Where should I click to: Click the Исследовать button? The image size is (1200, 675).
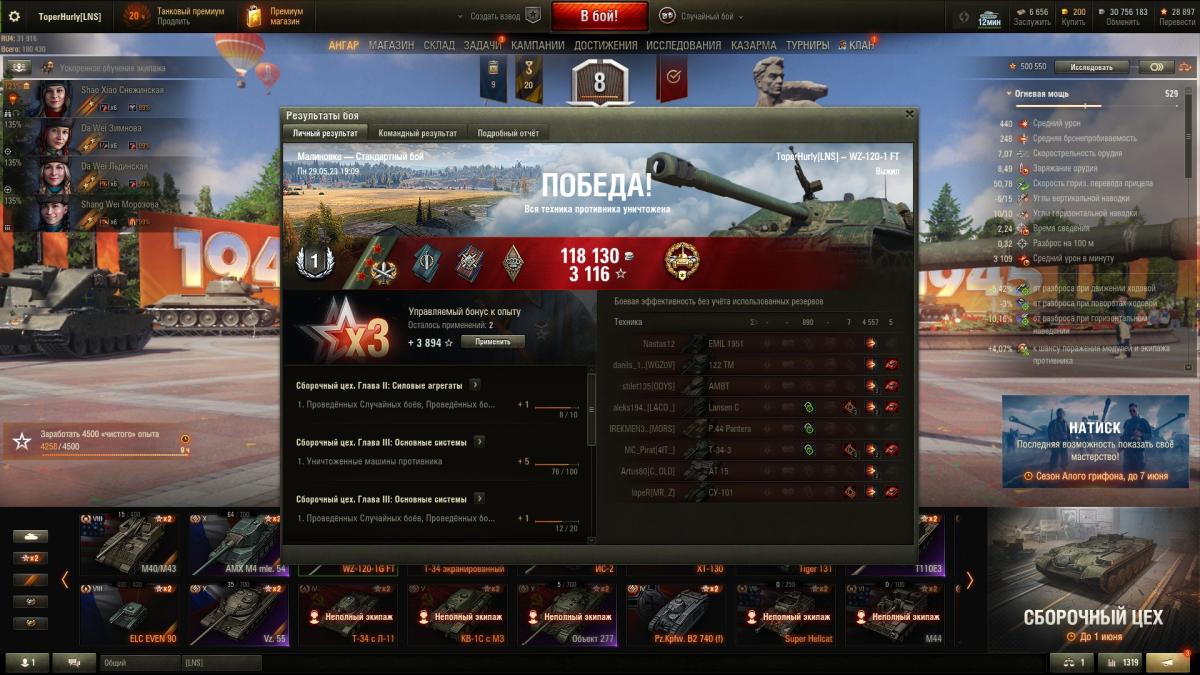(x=1091, y=67)
